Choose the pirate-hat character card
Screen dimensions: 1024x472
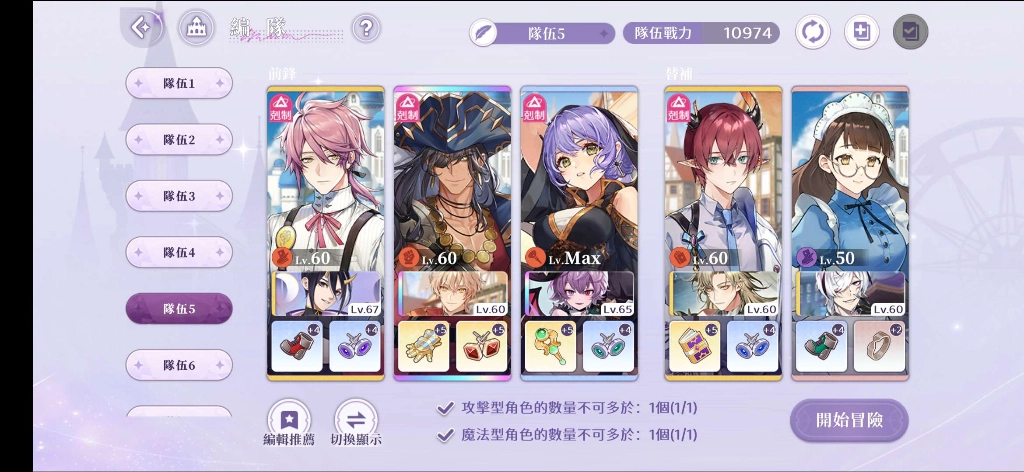[452, 180]
